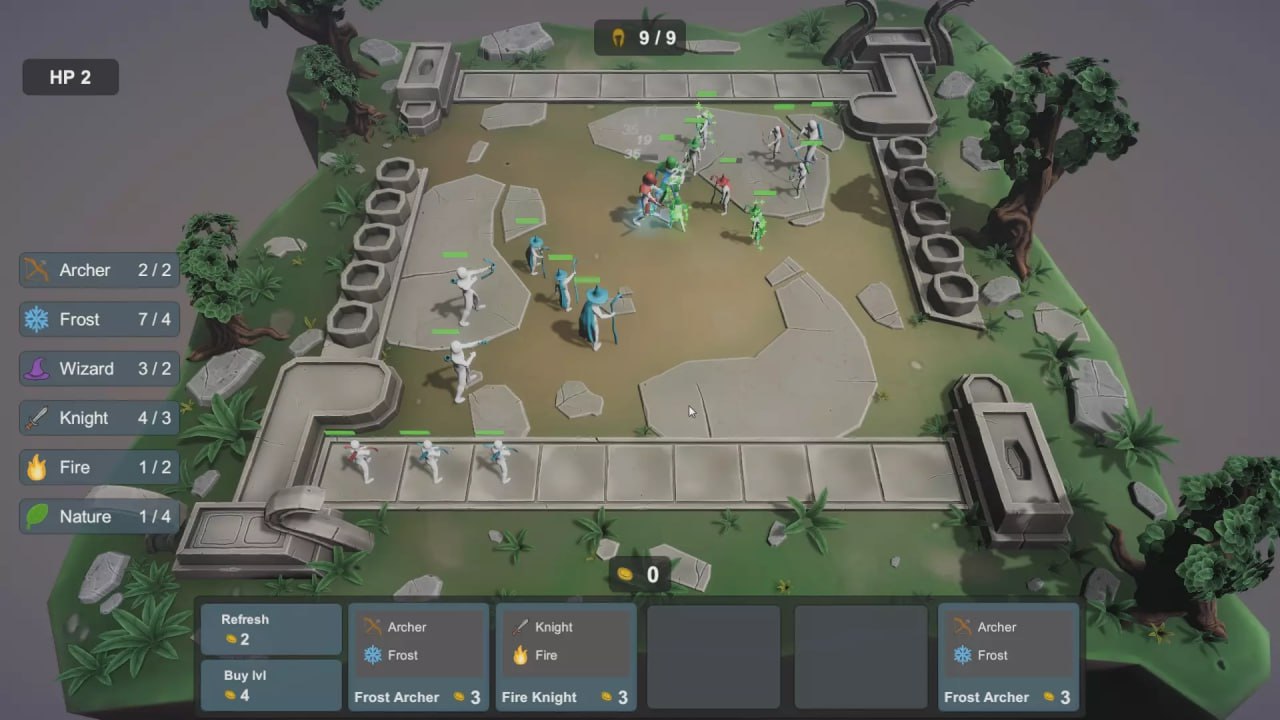Select the Wizard hat icon in the sidebar

[x=37, y=368]
